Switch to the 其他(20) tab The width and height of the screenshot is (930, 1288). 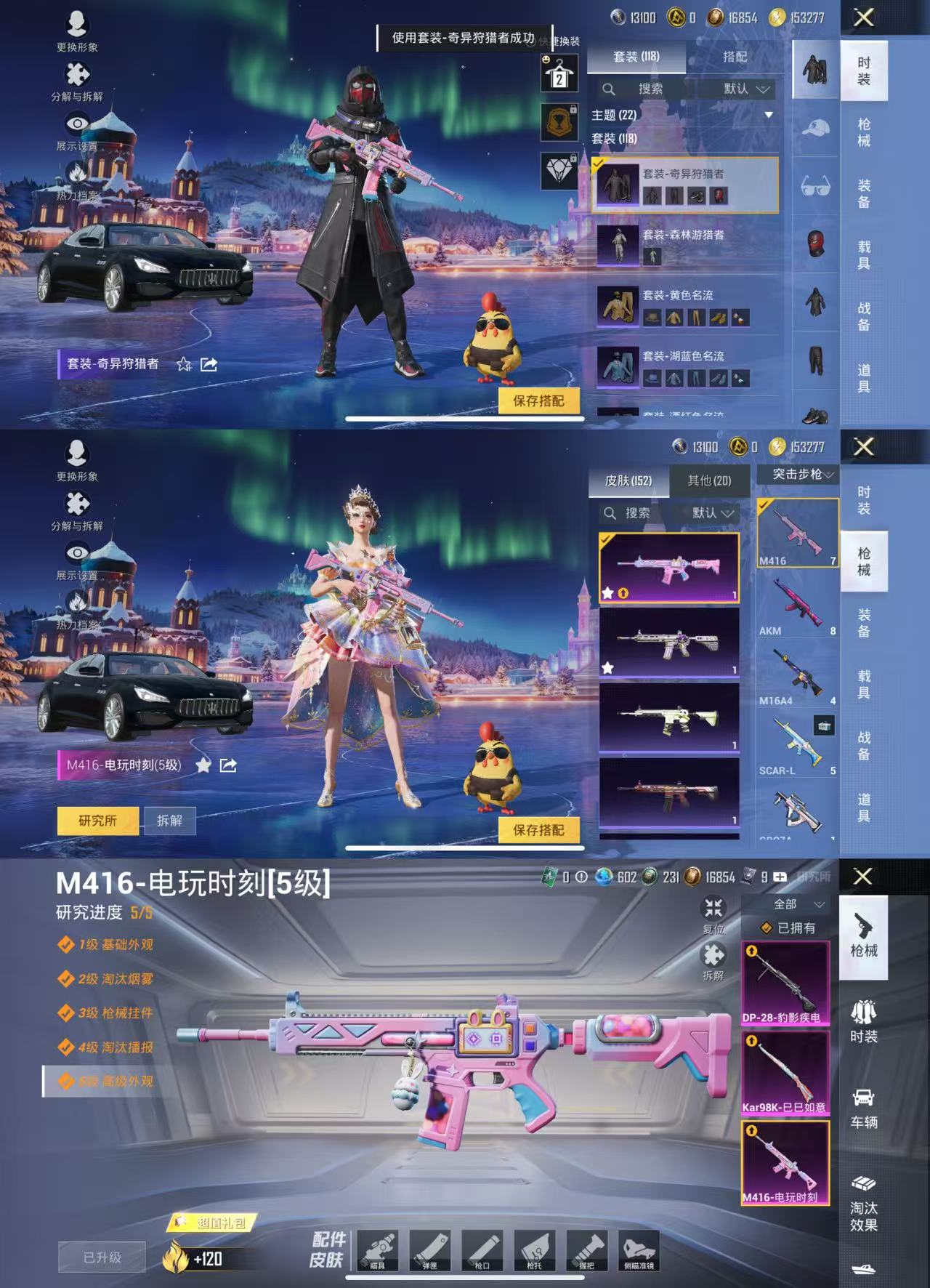[708, 481]
